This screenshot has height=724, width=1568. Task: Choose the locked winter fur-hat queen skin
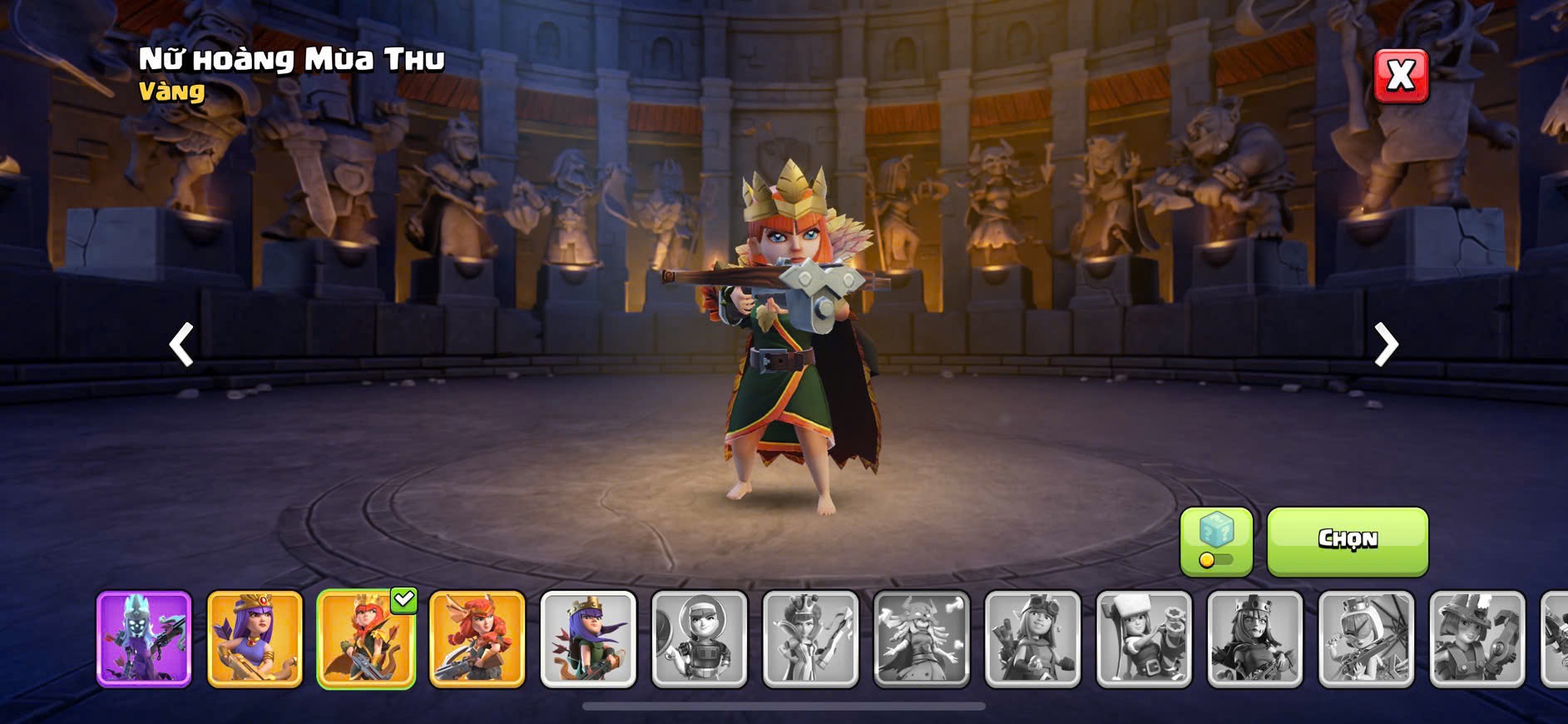click(1144, 639)
